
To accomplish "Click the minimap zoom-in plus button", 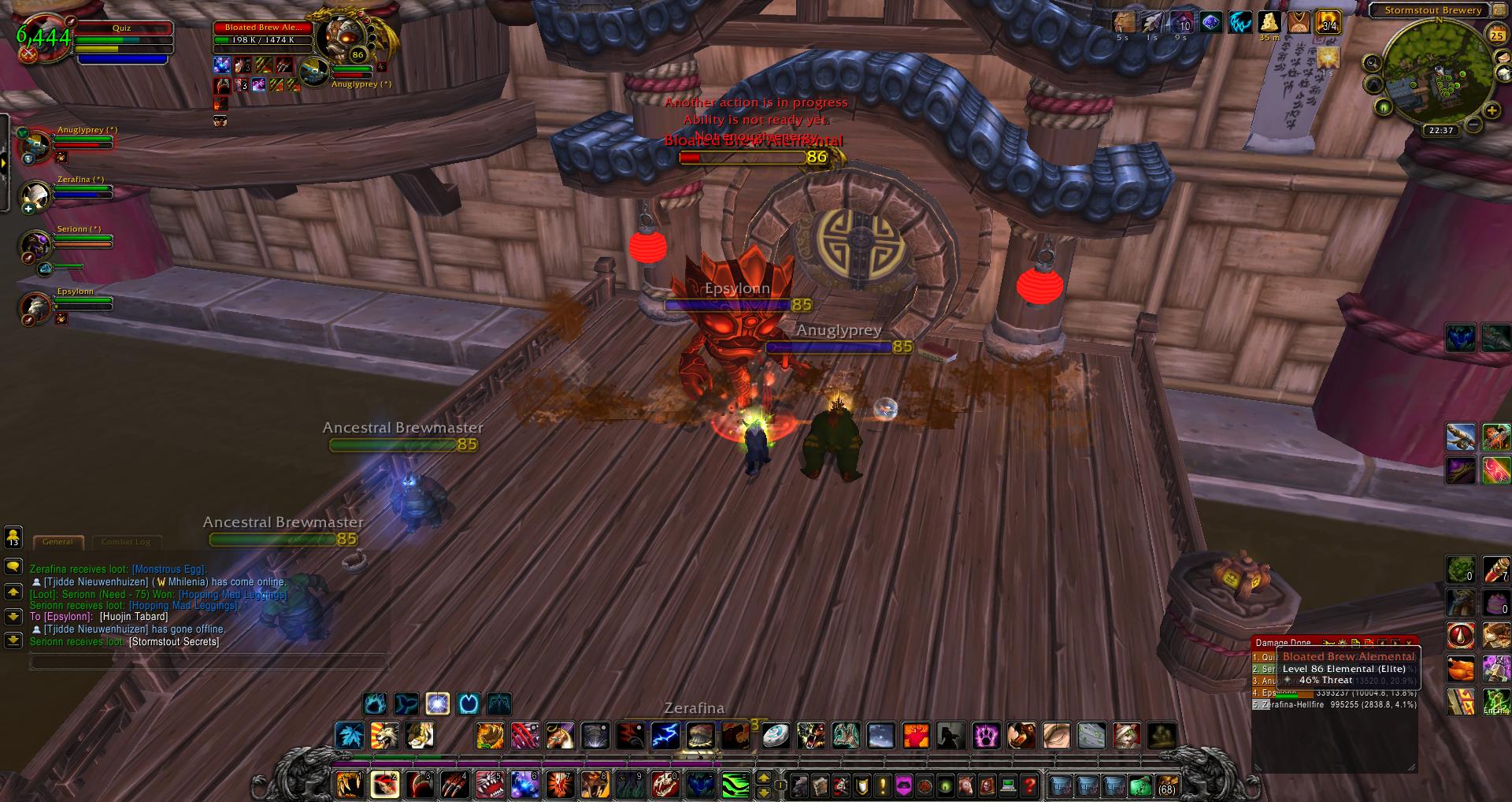I will coord(1492,112).
